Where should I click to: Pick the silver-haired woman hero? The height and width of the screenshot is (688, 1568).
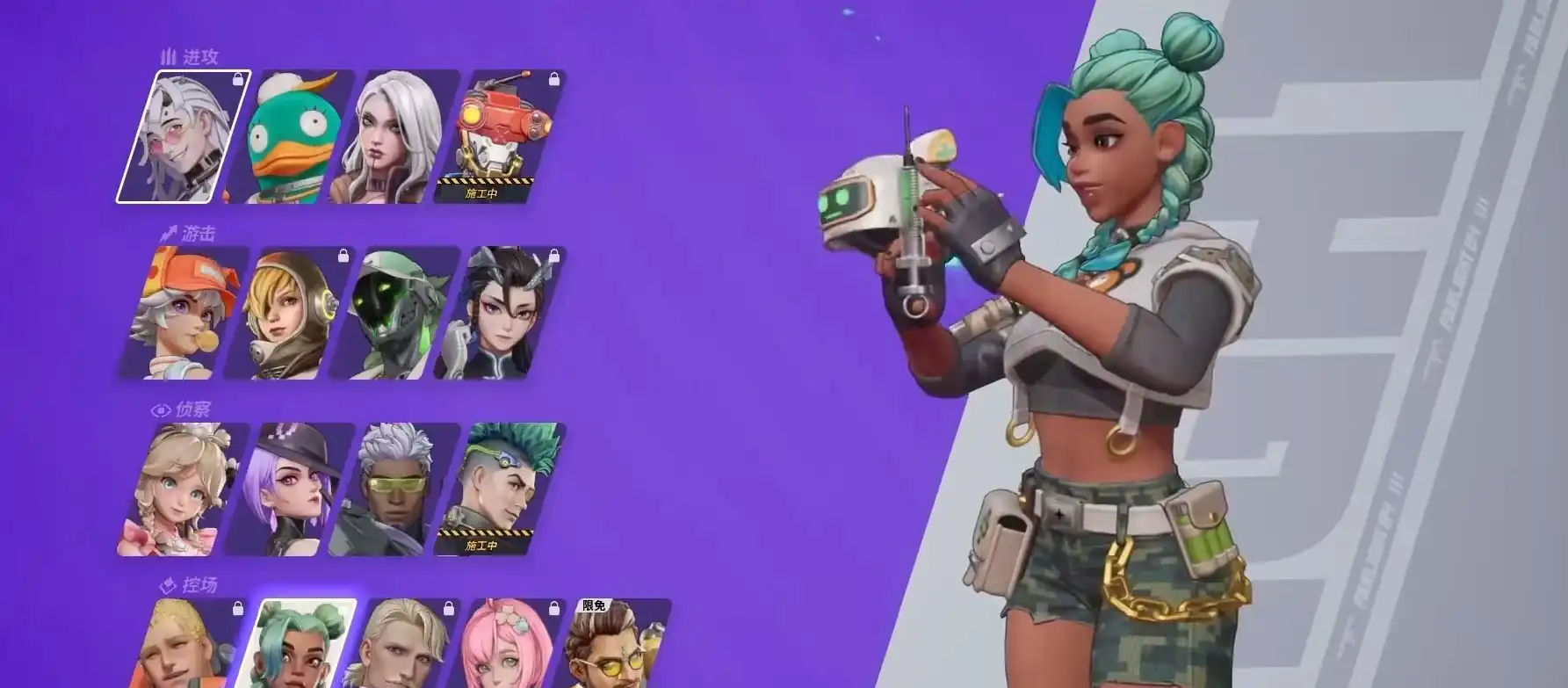(394, 136)
